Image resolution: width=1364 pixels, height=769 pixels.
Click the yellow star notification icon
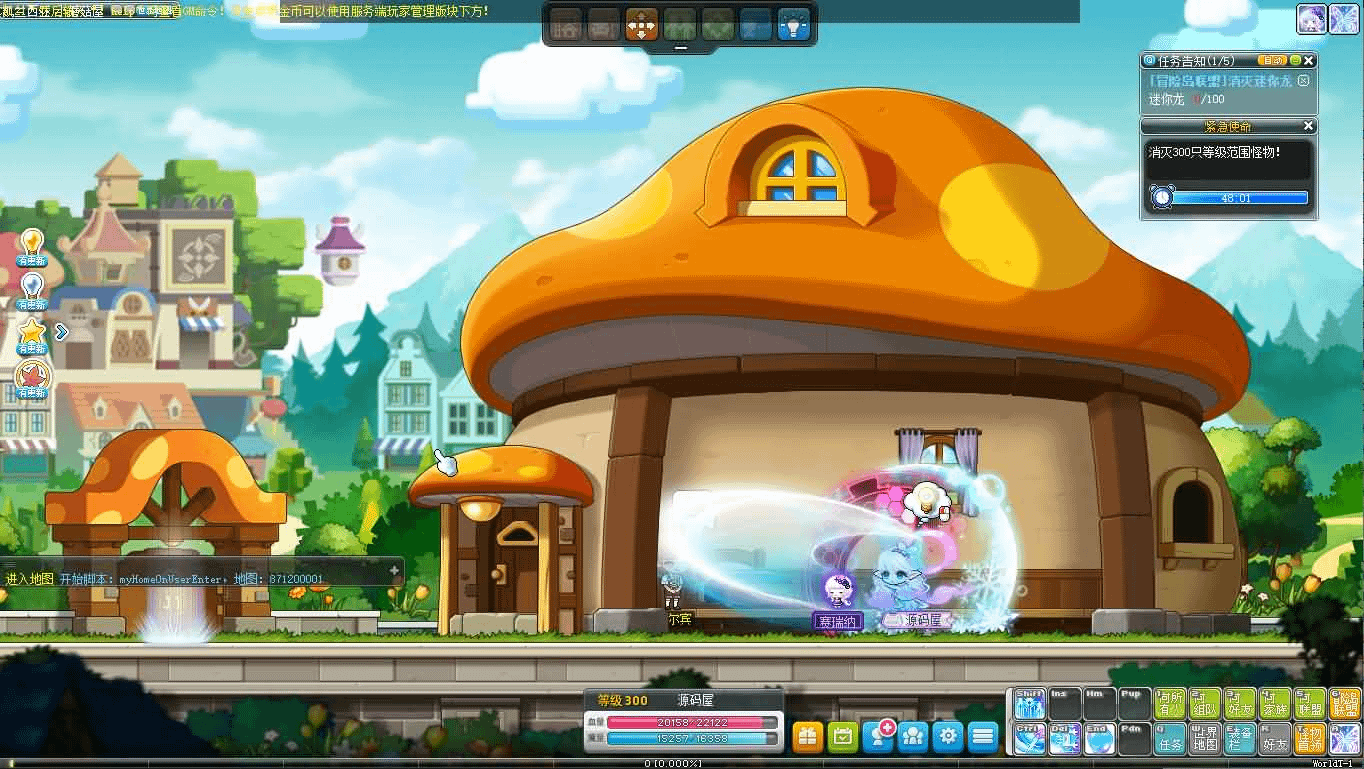click(x=32, y=331)
